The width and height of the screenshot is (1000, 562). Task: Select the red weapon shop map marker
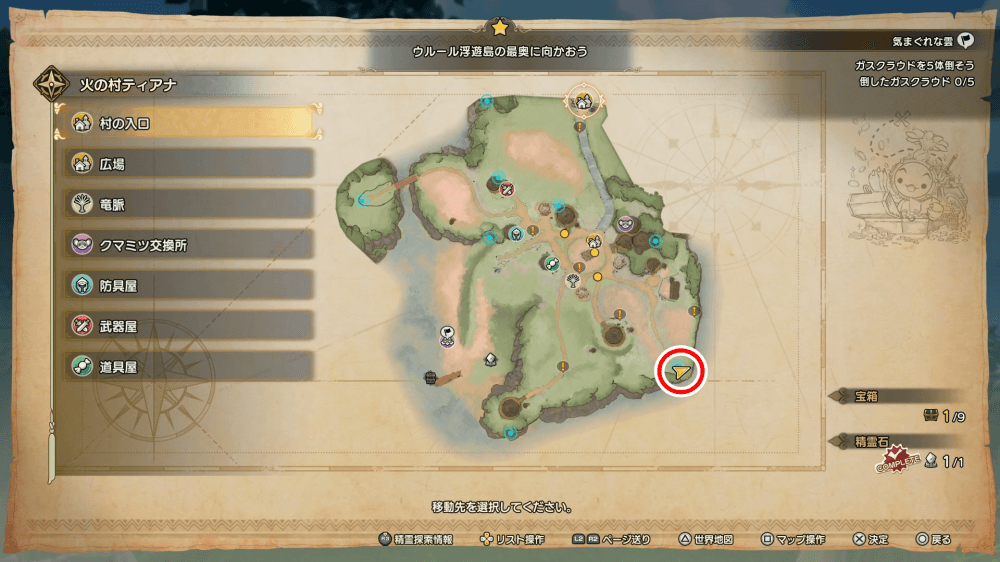pyautogui.click(x=507, y=188)
